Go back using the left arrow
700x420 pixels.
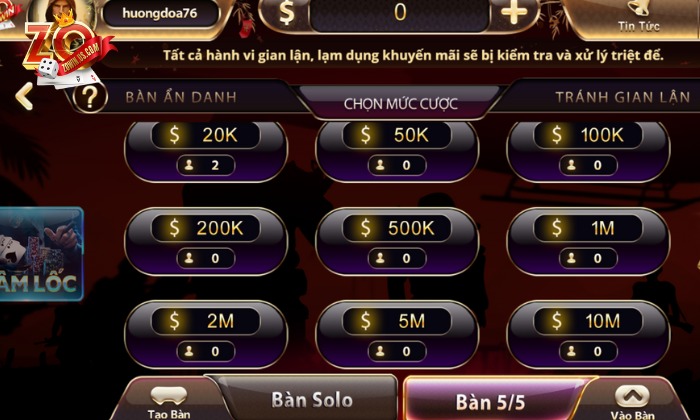coord(25,97)
